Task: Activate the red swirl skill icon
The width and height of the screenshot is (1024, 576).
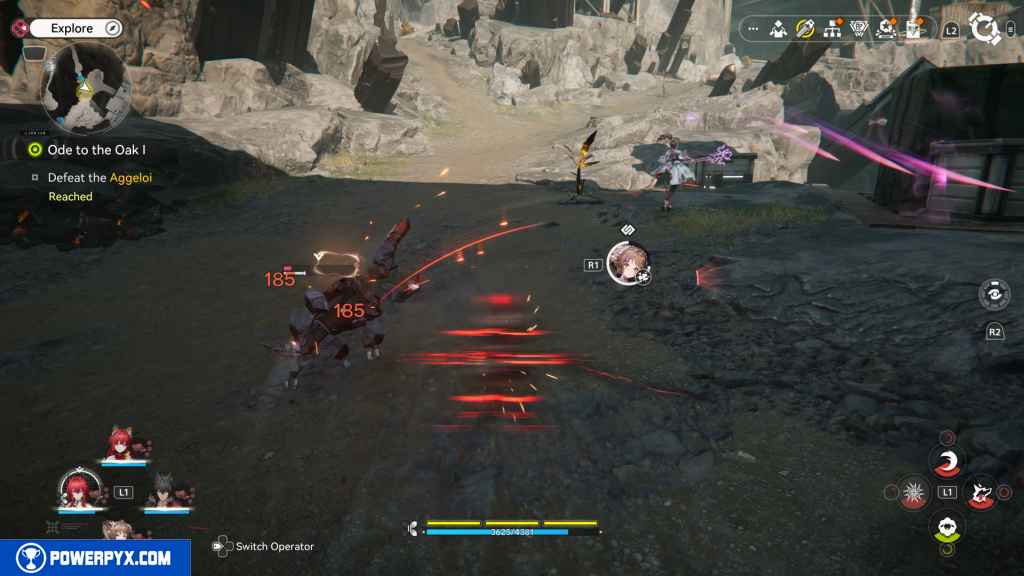Action: click(x=946, y=460)
